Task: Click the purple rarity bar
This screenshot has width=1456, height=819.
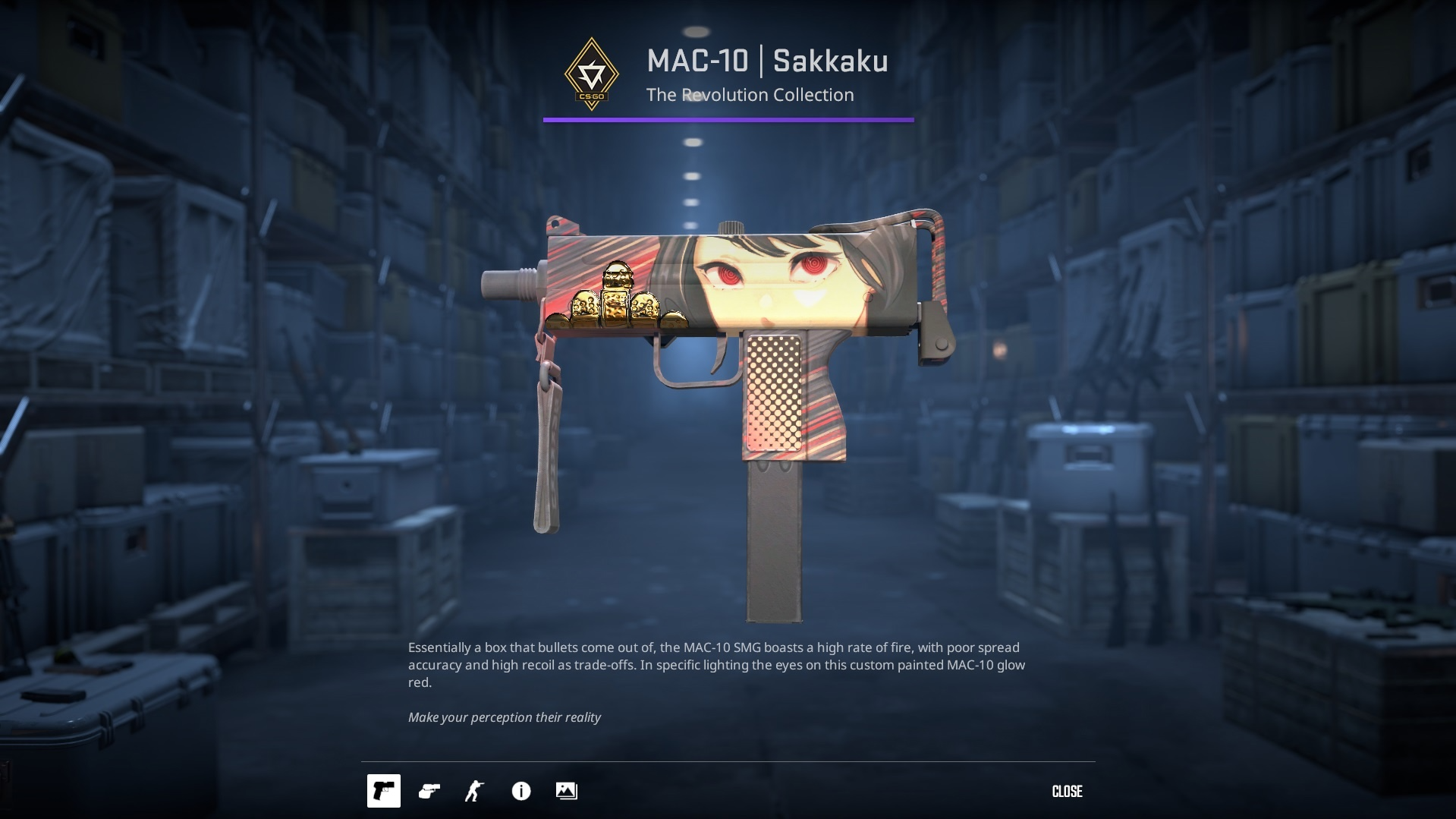Action: click(727, 118)
